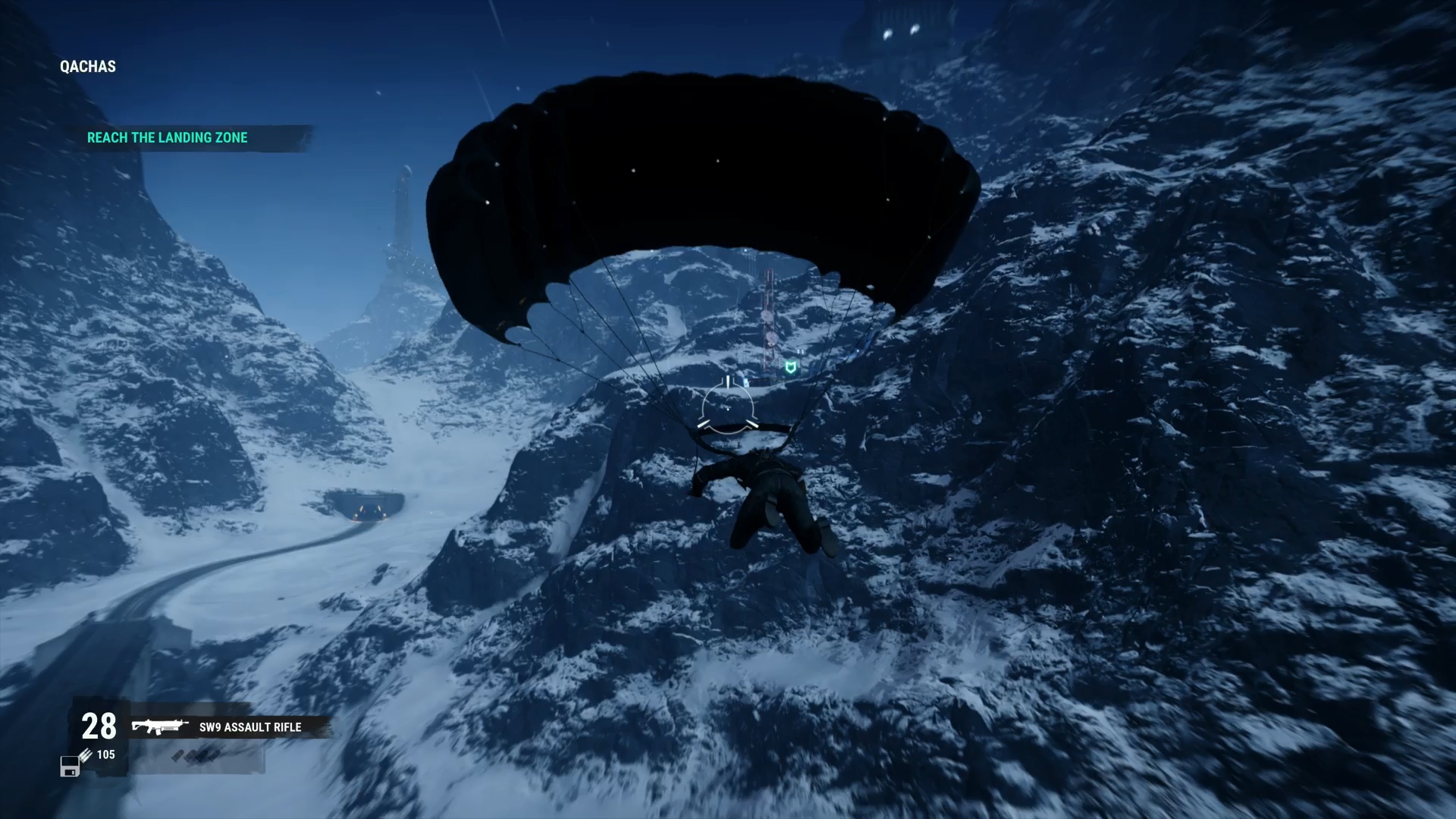The image size is (1456, 819).
Task: Click the green shield waypoint marker
Action: tap(791, 368)
